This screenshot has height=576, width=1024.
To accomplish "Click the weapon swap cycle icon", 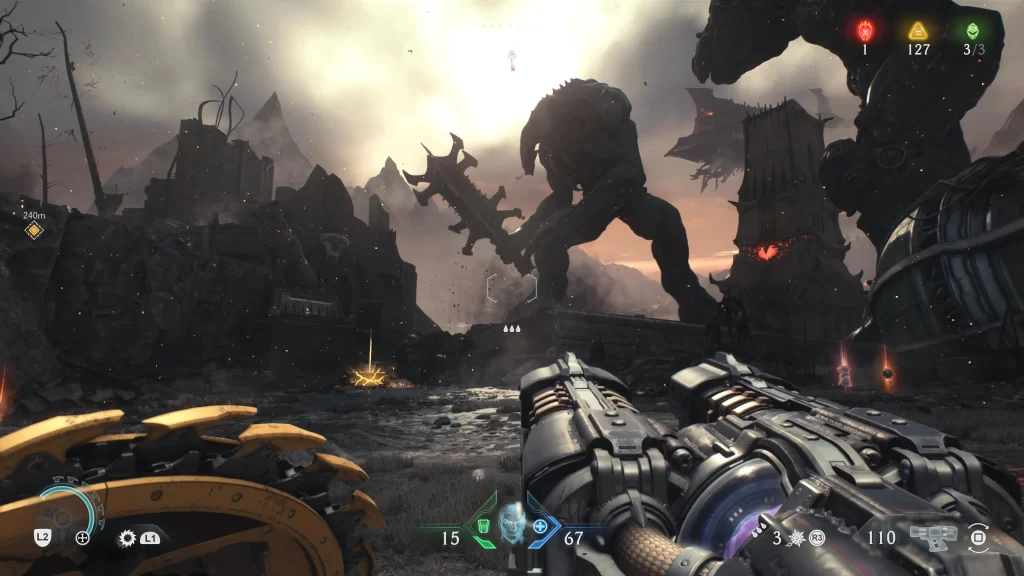I will pos(979,538).
